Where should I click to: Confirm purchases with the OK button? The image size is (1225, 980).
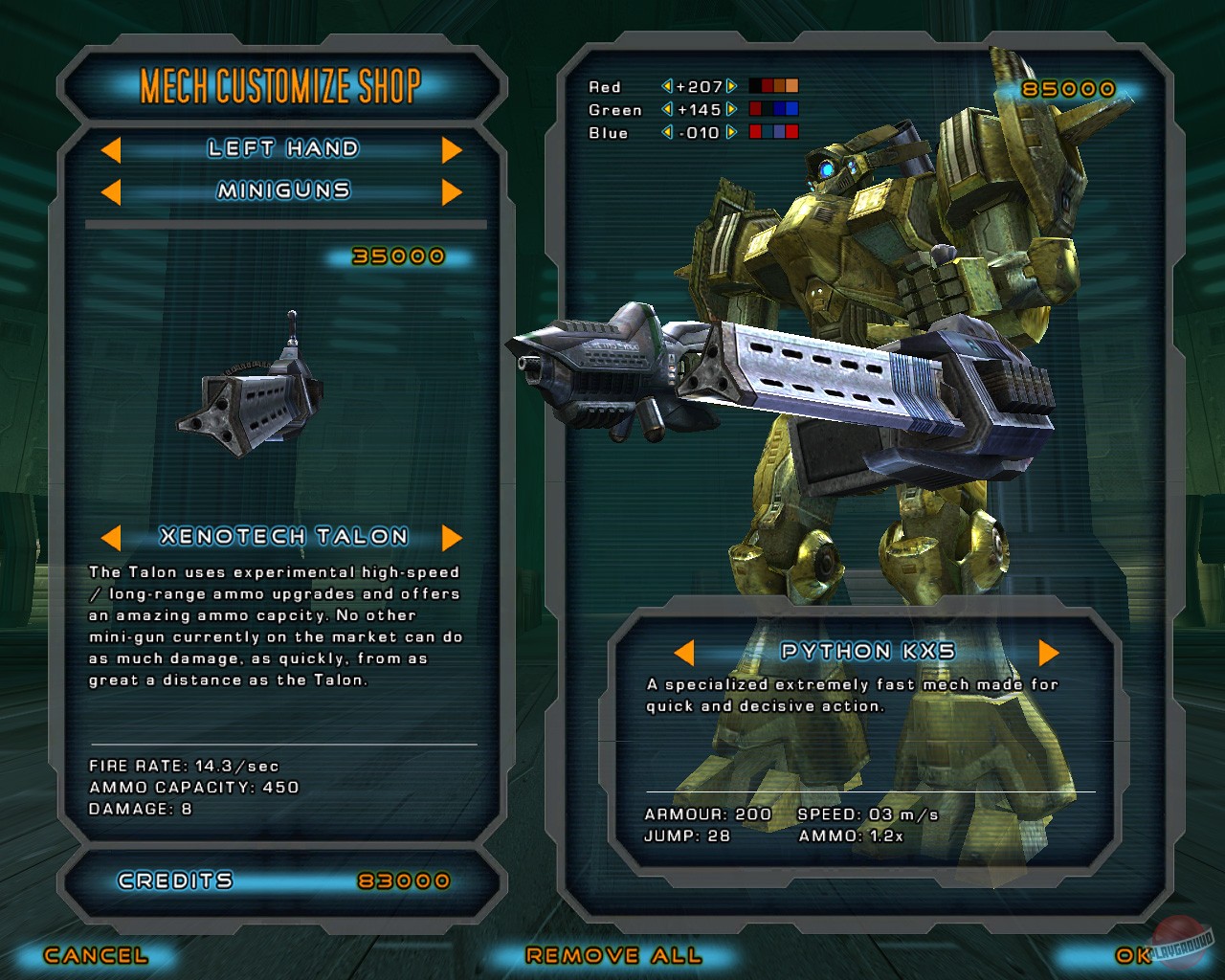(1130, 955)
